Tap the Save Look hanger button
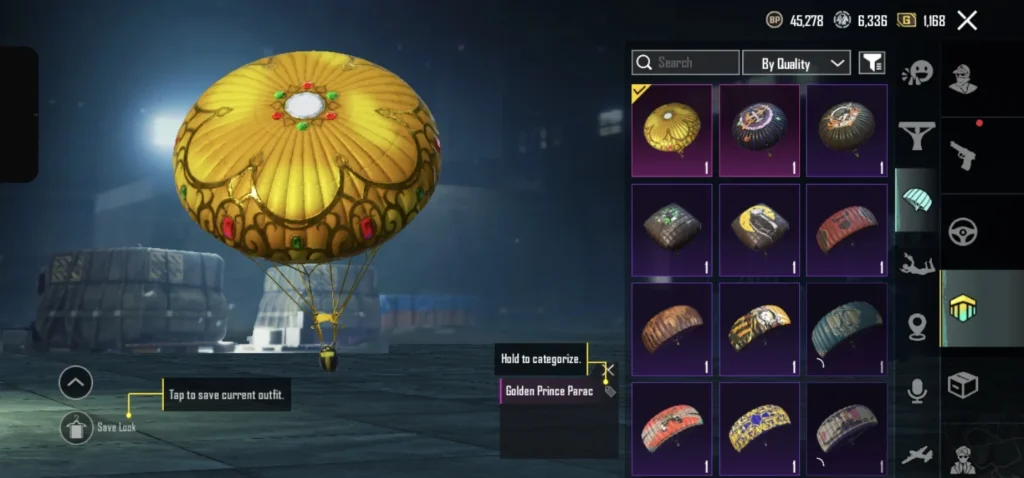The height and width of the screenshot is (478, 1024). [x=76, y=427]
